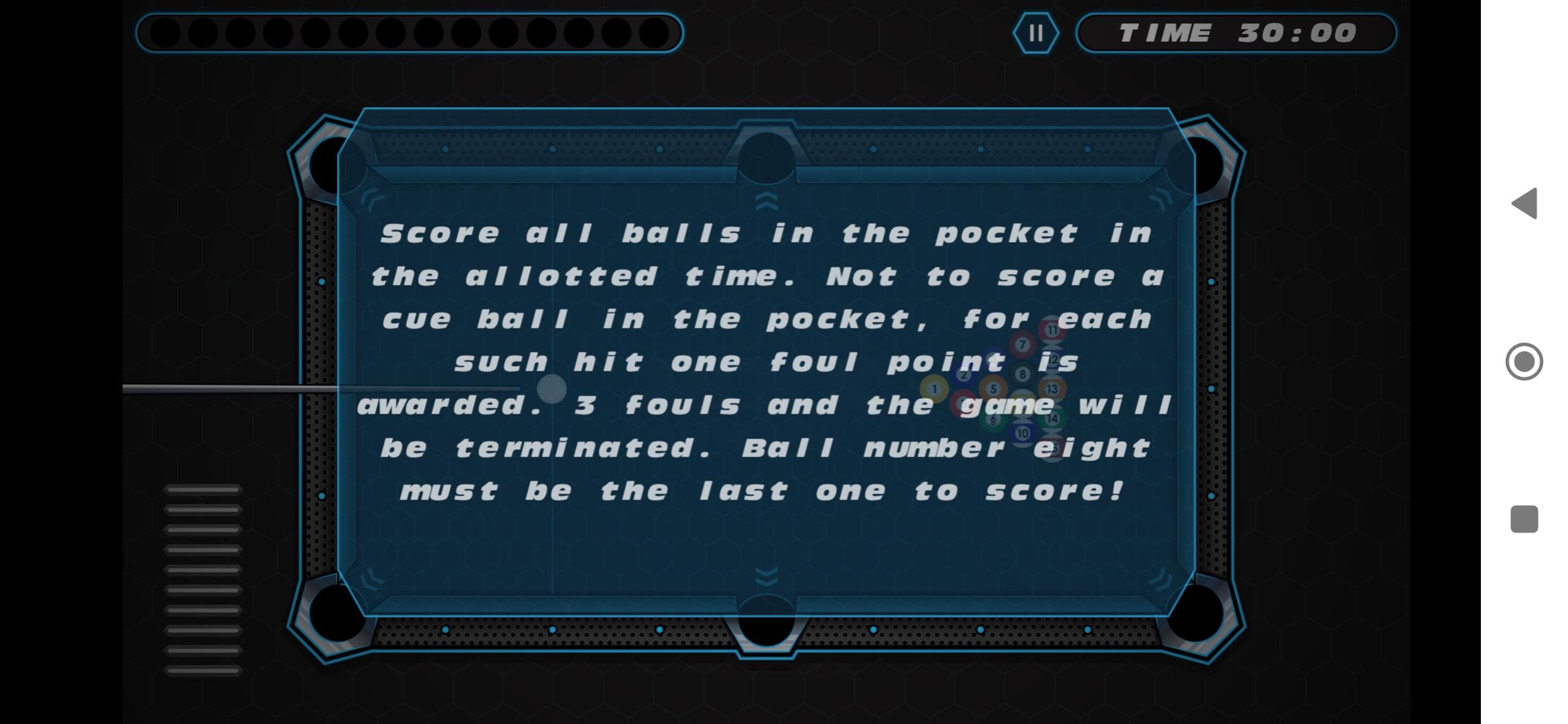1568x724 pixels.
Task: Tap the 11 ball at the top of the rack
Action: [1053, 330]
